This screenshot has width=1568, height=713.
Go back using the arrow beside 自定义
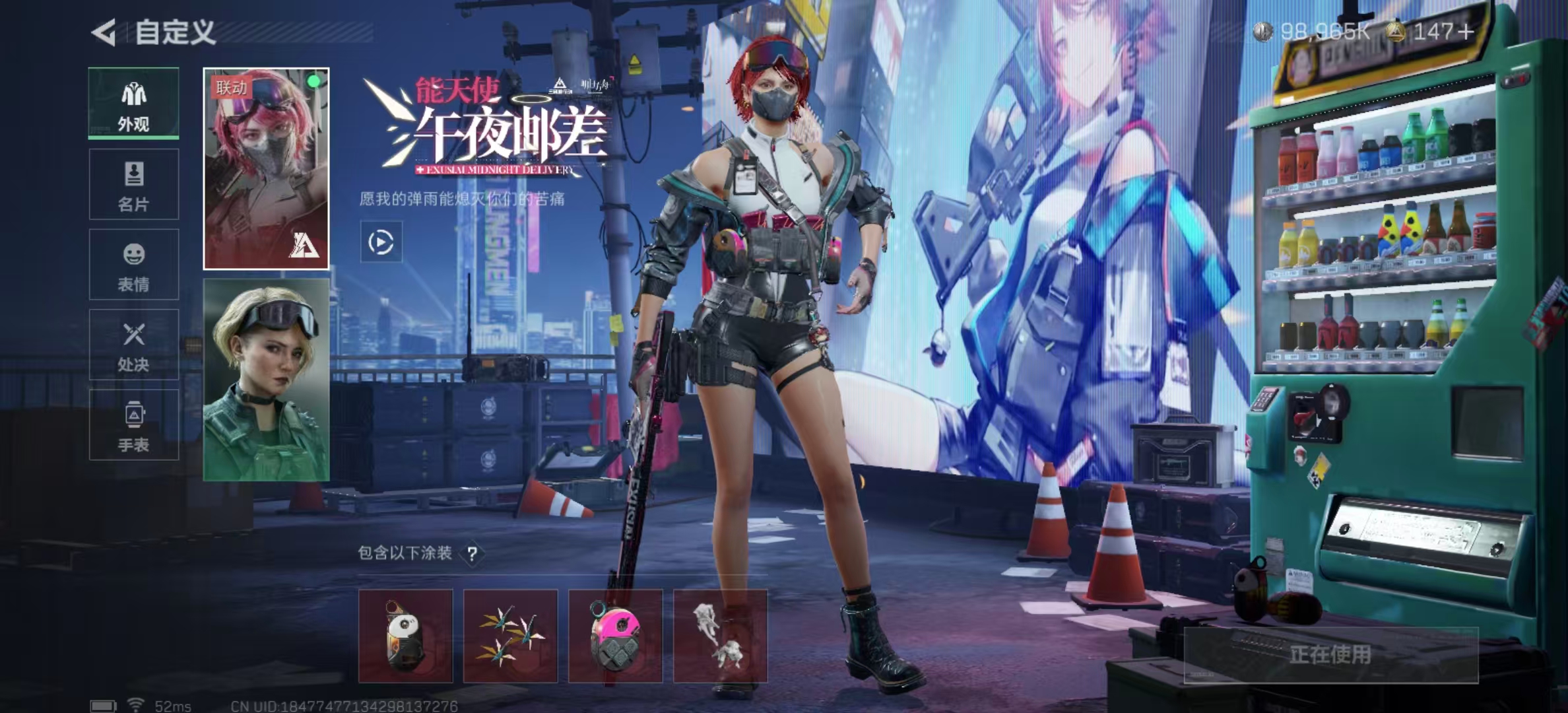pos(104,32)
